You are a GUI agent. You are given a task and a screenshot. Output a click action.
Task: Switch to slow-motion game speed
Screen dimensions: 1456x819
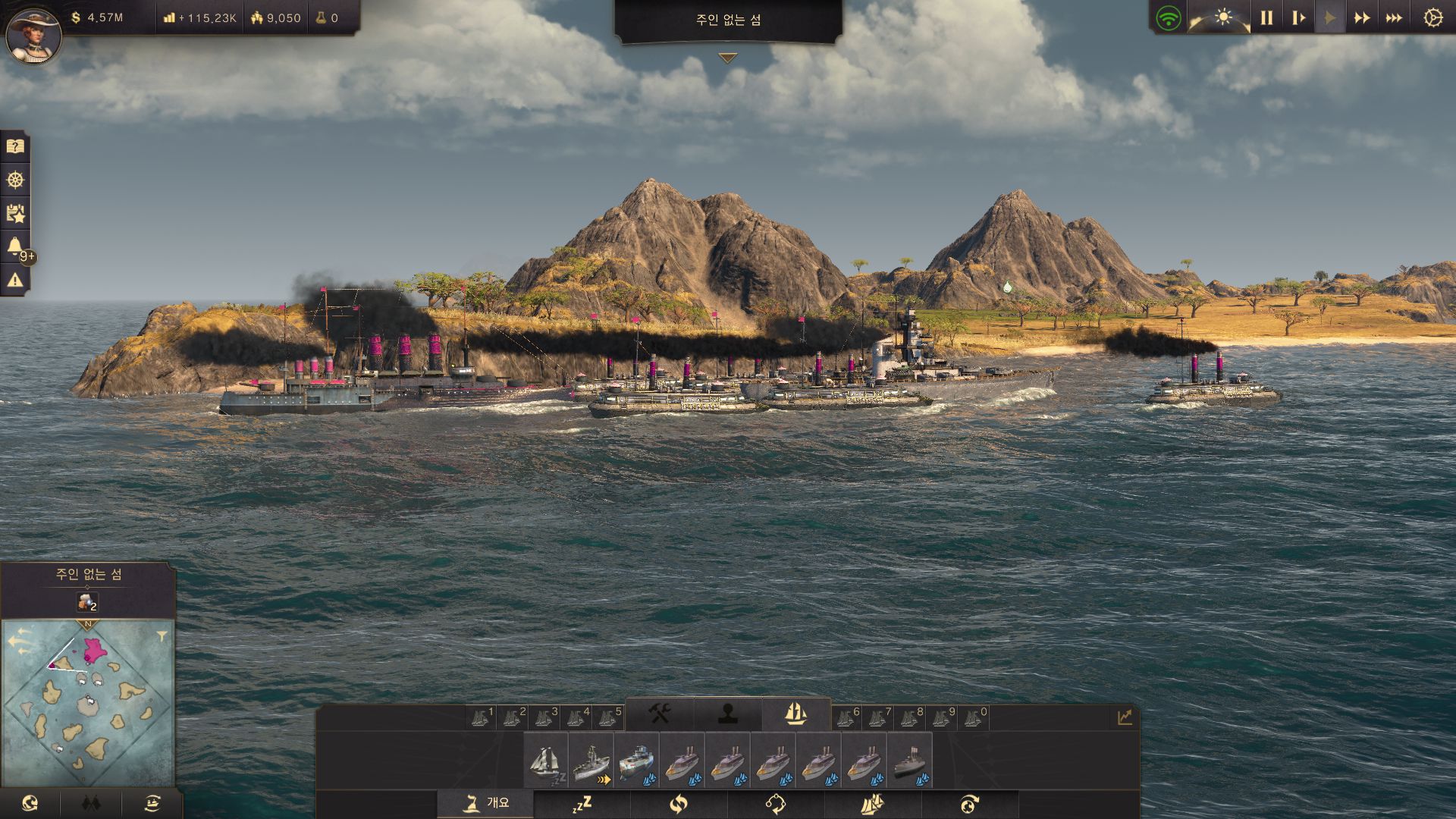[x=1298, y=17]
